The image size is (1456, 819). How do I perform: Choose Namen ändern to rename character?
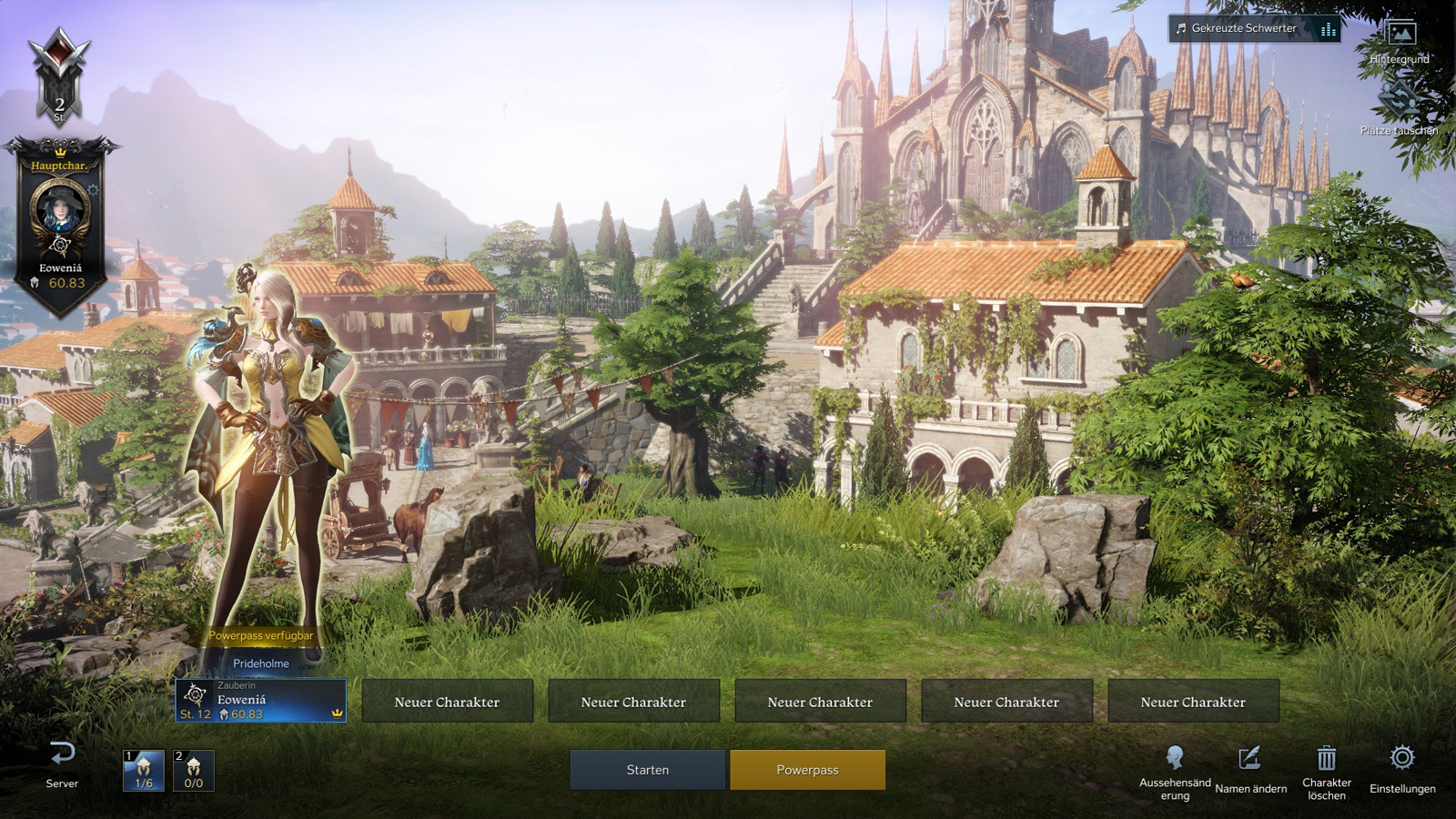(1250, 770)
